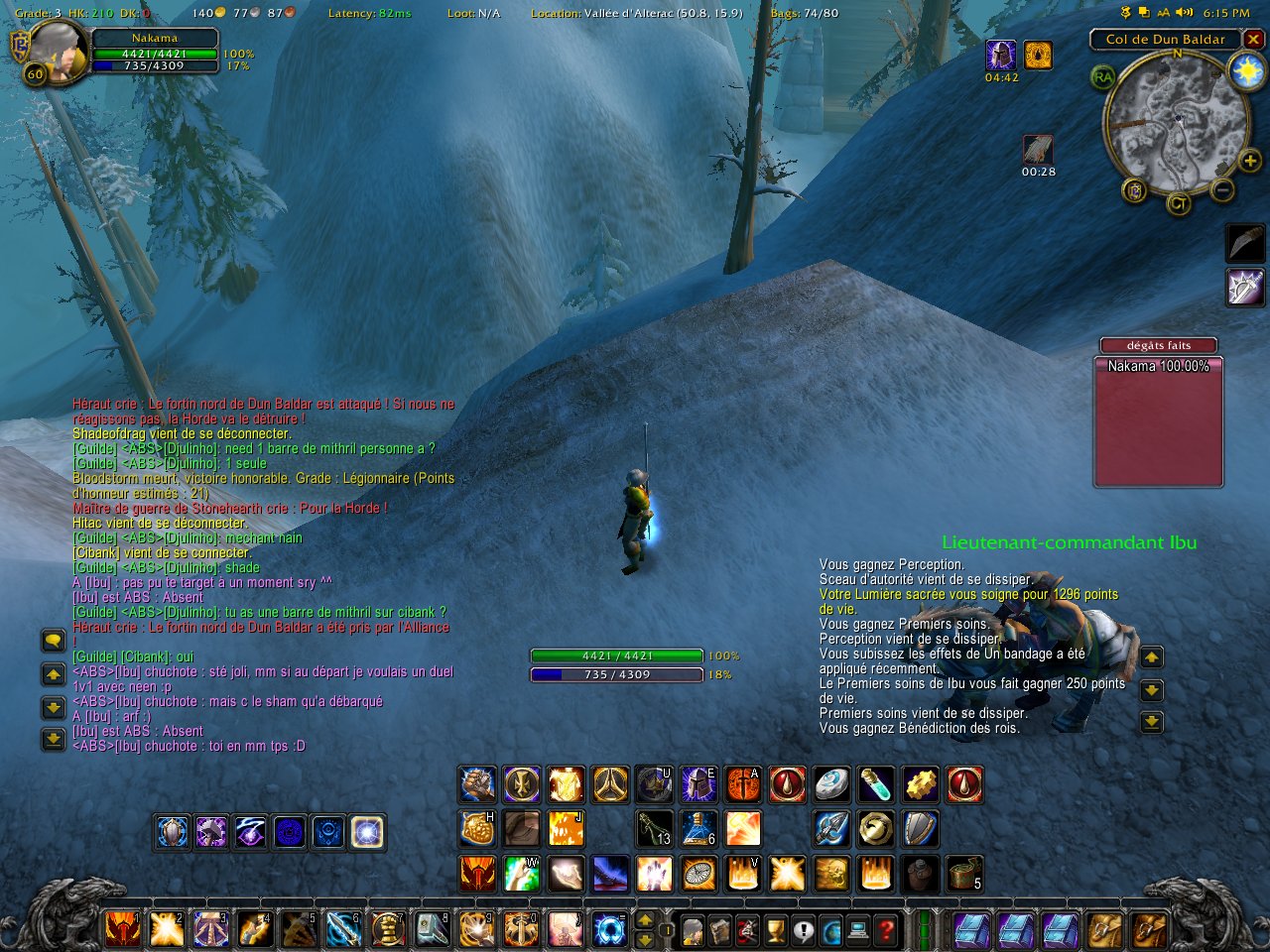Zoom in on the minimap
This screenshot has height=952, width=1270.
(1250, 161)
